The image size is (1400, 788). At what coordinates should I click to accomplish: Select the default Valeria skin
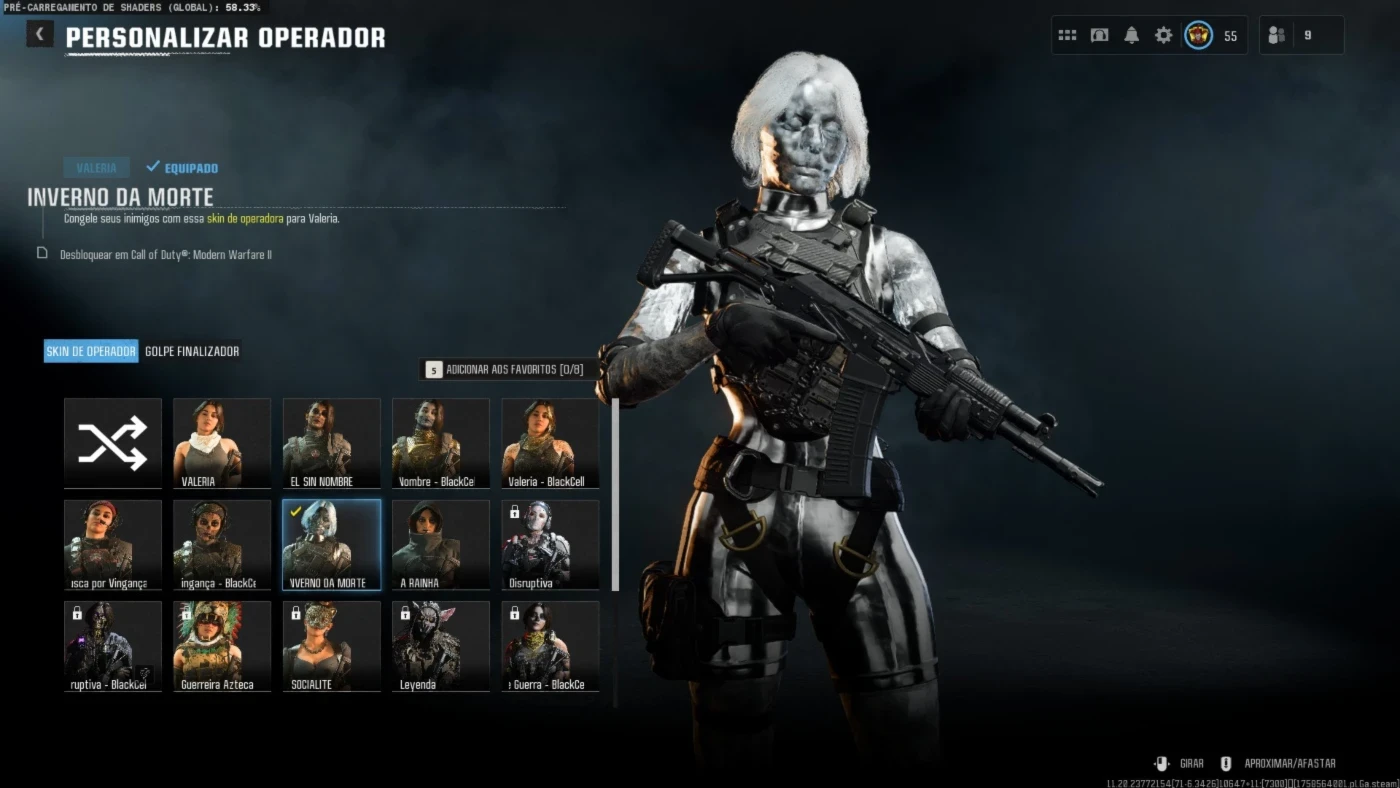click(222, 443)
